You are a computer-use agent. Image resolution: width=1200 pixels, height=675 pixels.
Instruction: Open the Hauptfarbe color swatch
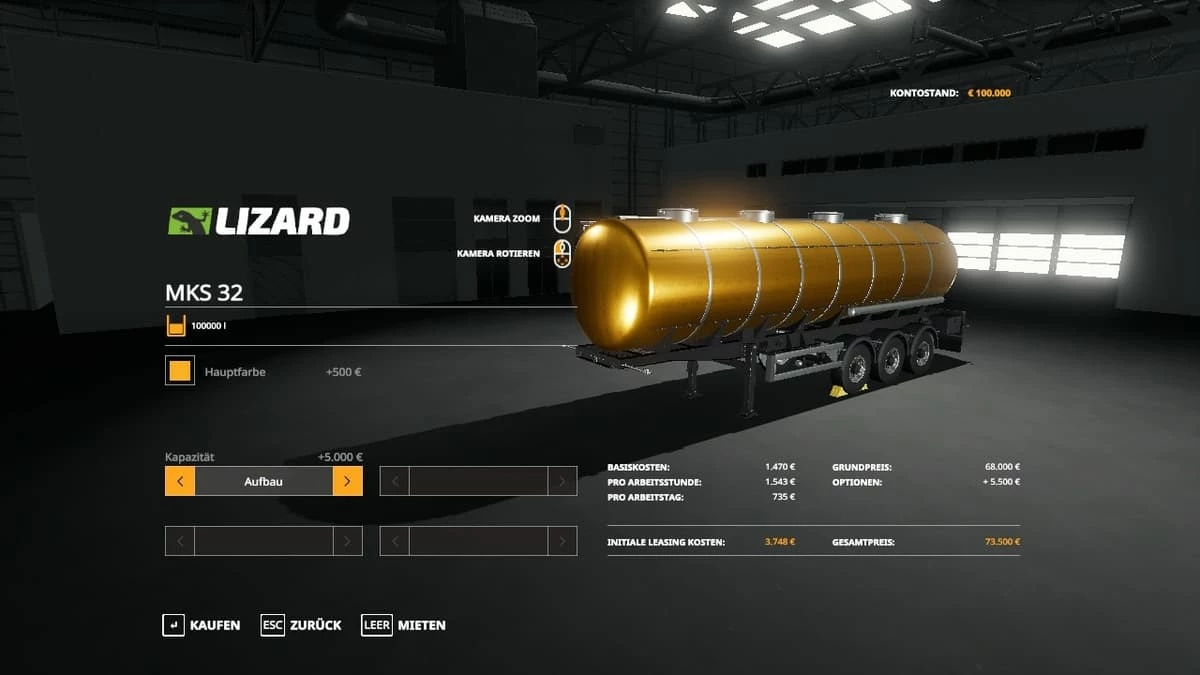pos(180,372)
